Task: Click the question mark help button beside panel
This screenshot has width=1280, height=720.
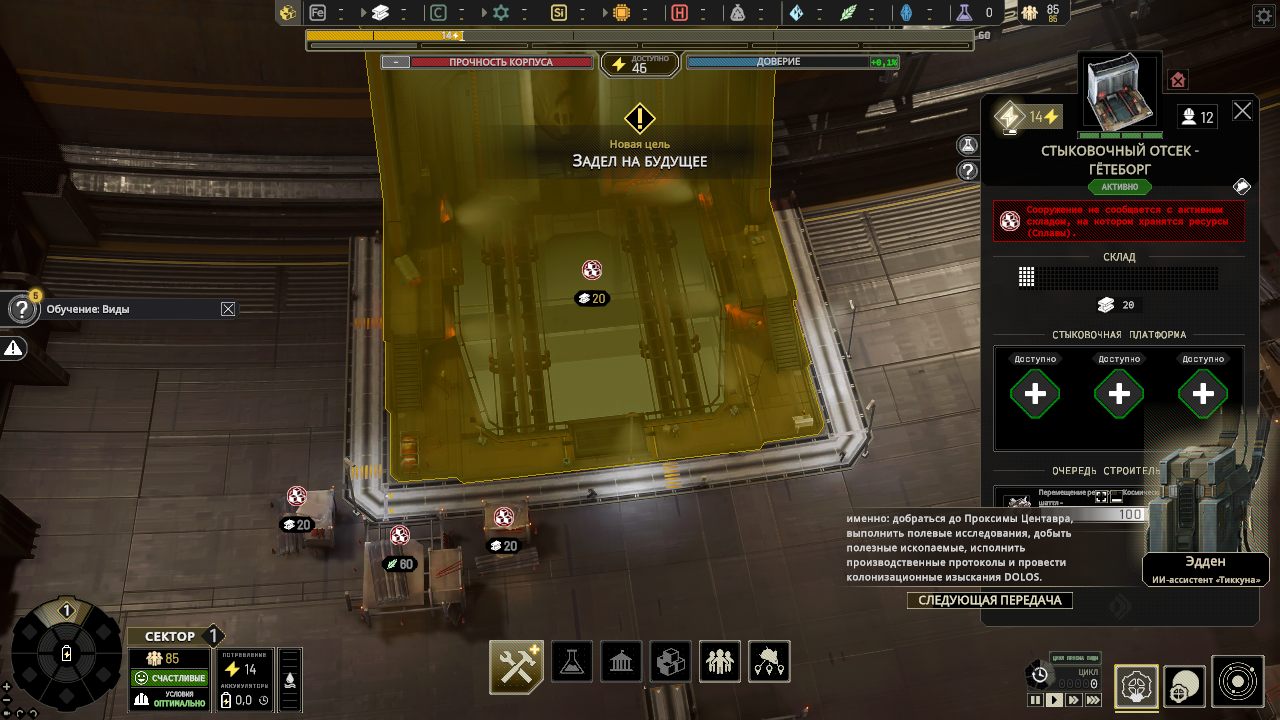Action: 967,171
